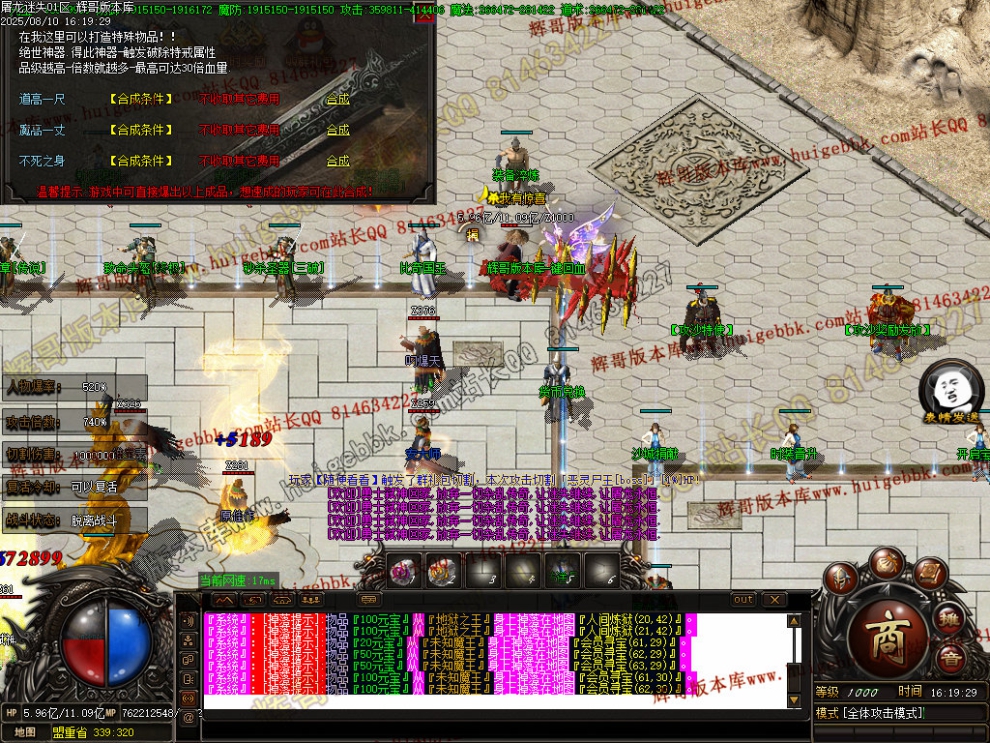Open the skill book icon
The height and width of the screenshot is (743, 990).
927,575
